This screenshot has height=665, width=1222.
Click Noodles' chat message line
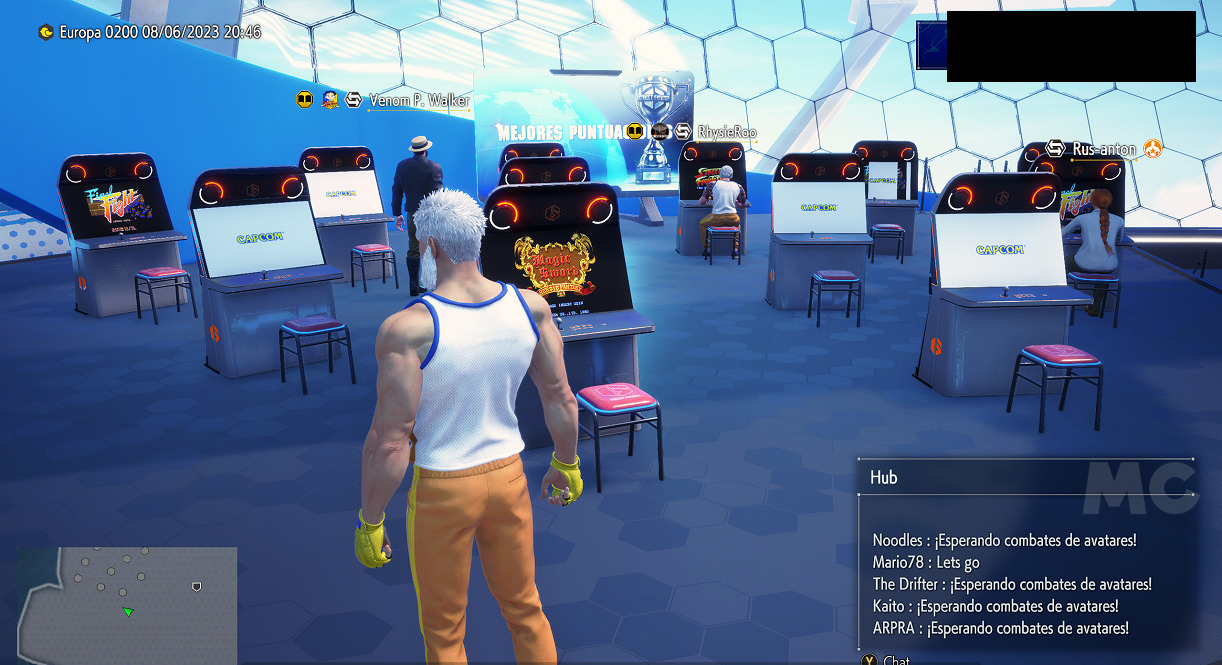click(x=1004, y=540)
